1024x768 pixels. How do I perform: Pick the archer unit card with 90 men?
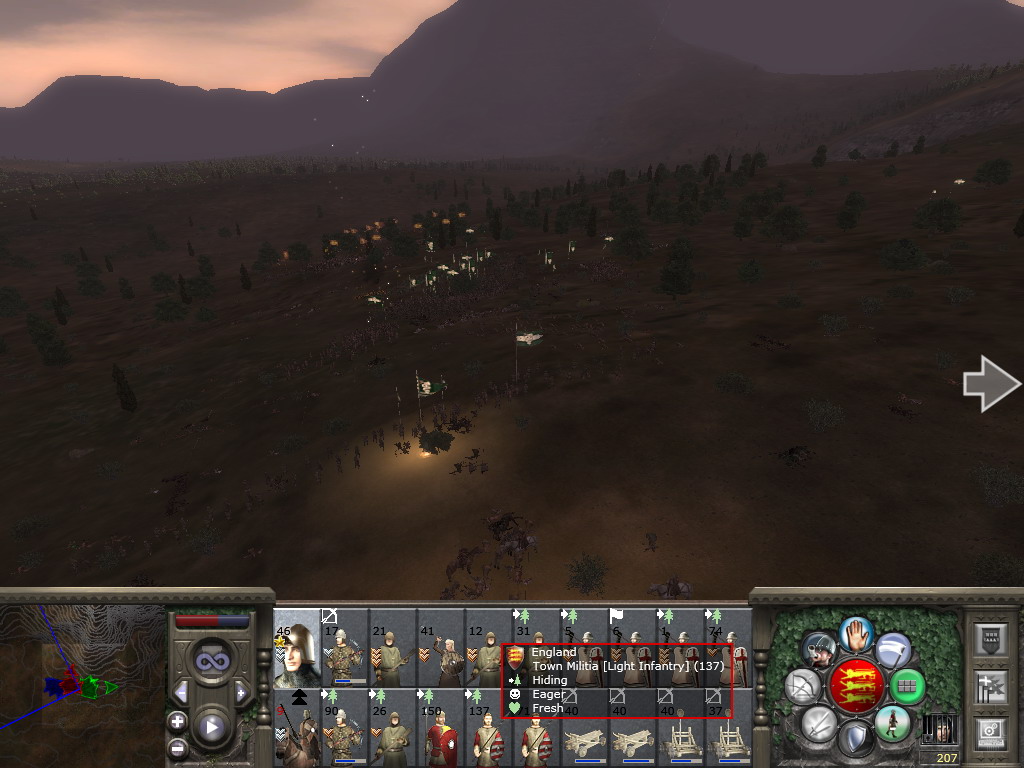344,728
